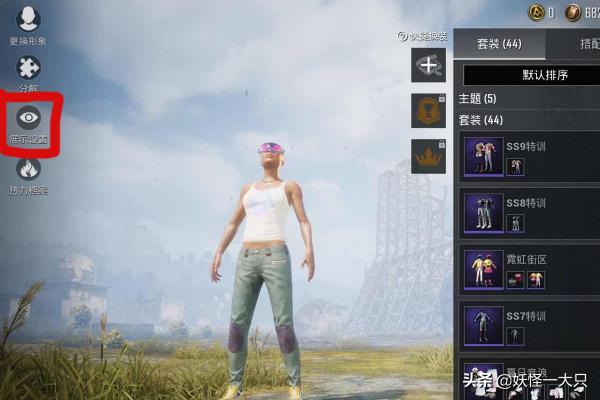Select the crown icon slot

click(x=427, y=156)
